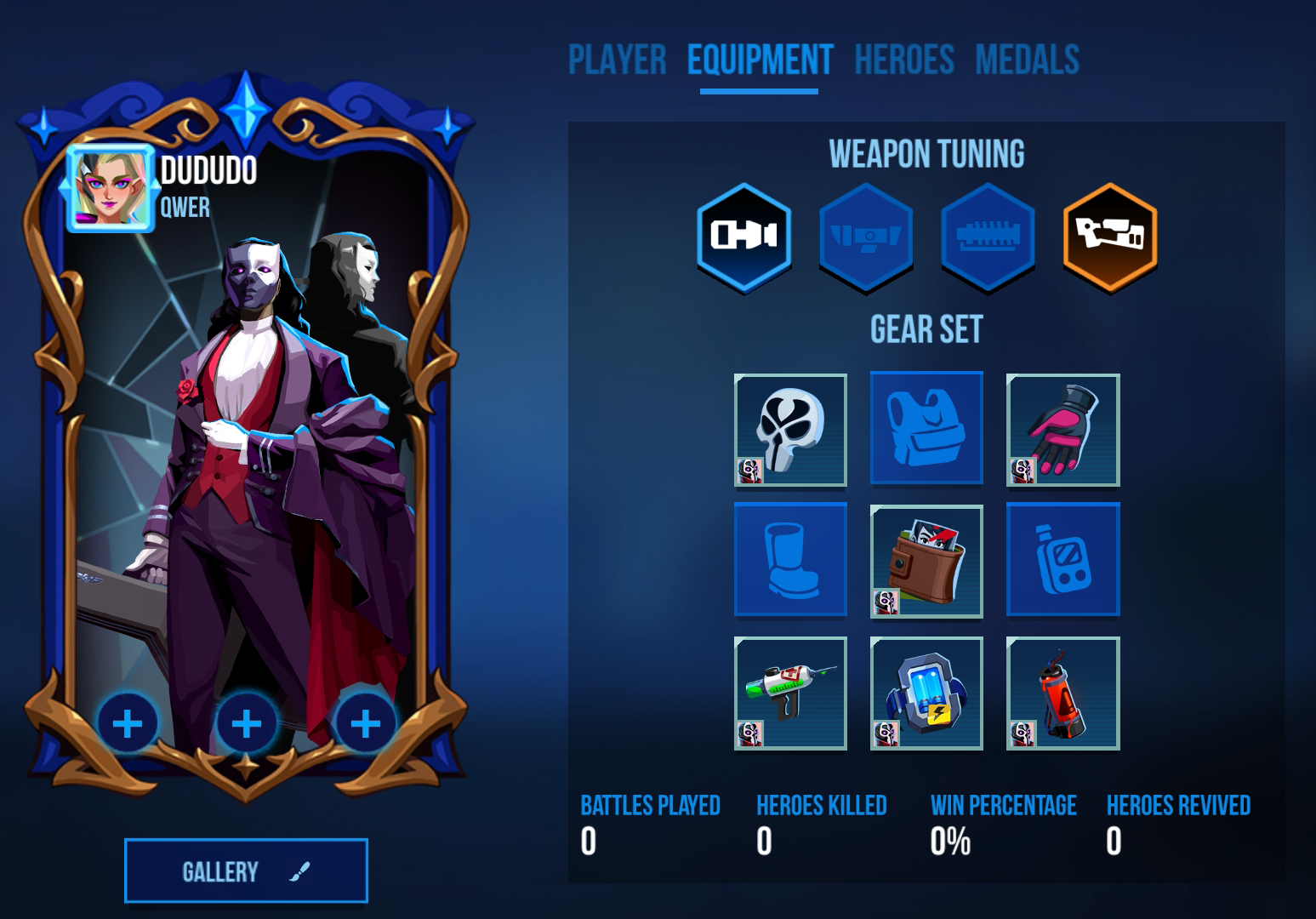Click the empty boot gear slot

[790, 559]
